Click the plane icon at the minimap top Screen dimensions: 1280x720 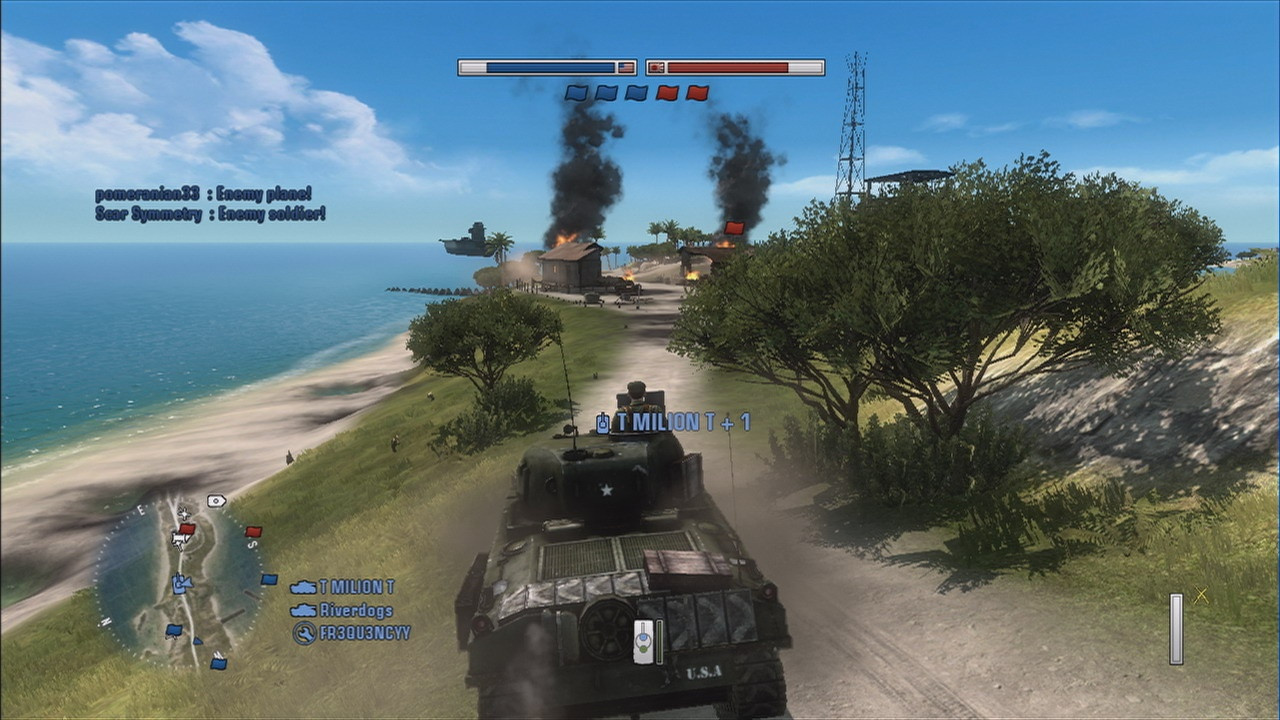[x=184, y=513]
